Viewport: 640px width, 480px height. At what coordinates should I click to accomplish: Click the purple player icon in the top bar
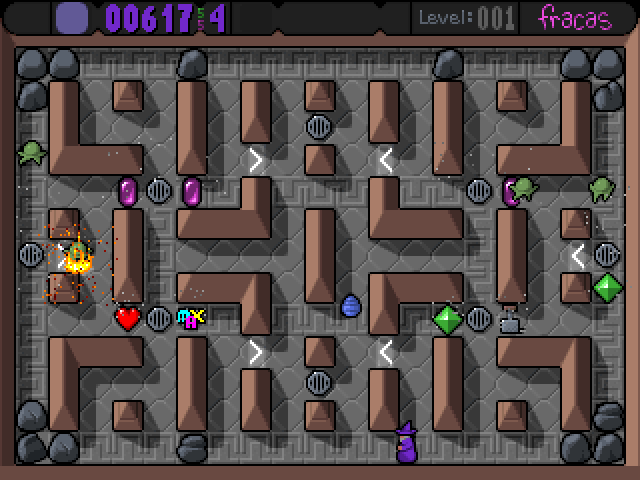[x=71, y=17]
